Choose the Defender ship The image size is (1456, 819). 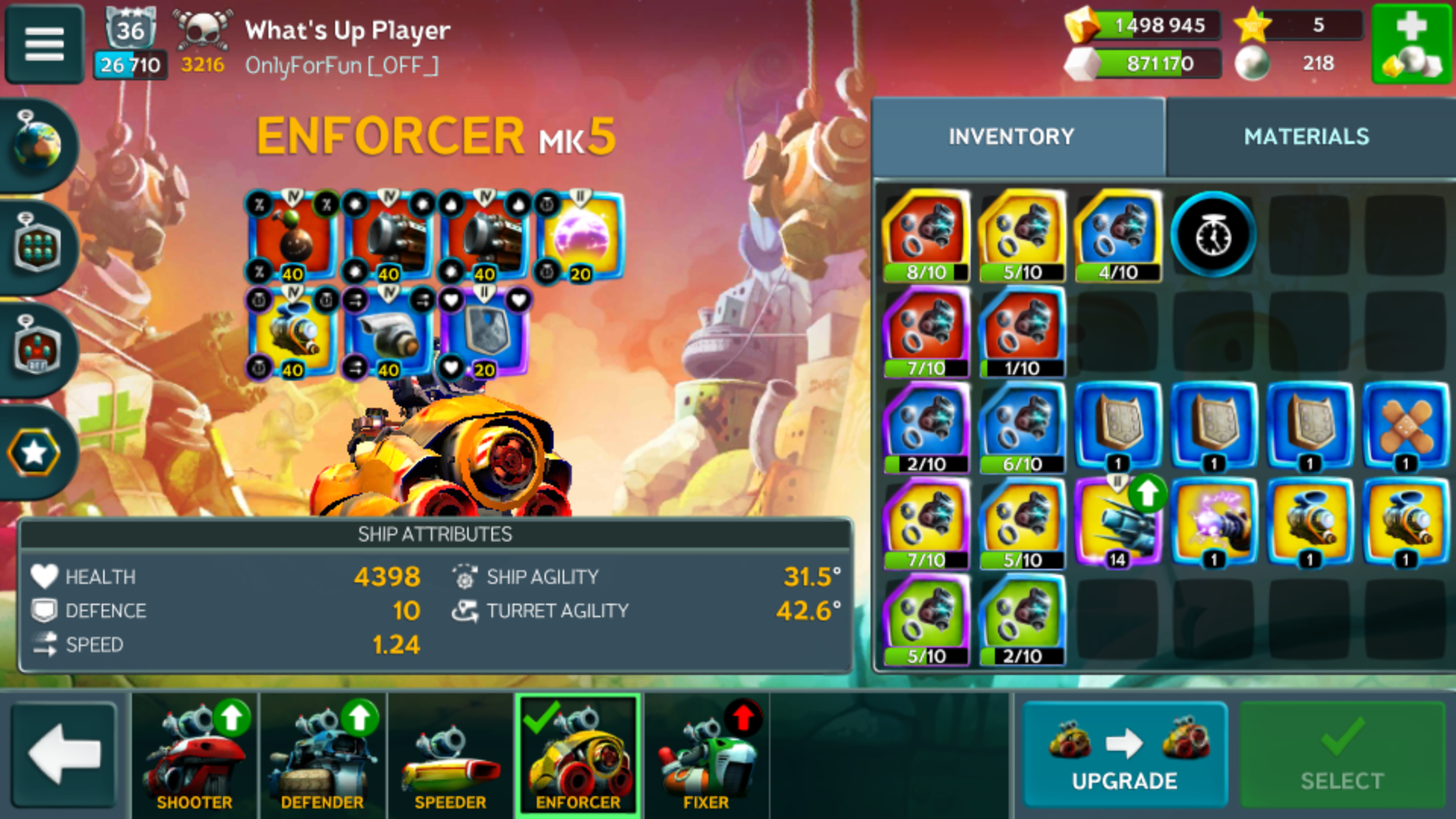click(x=322, y=755)
